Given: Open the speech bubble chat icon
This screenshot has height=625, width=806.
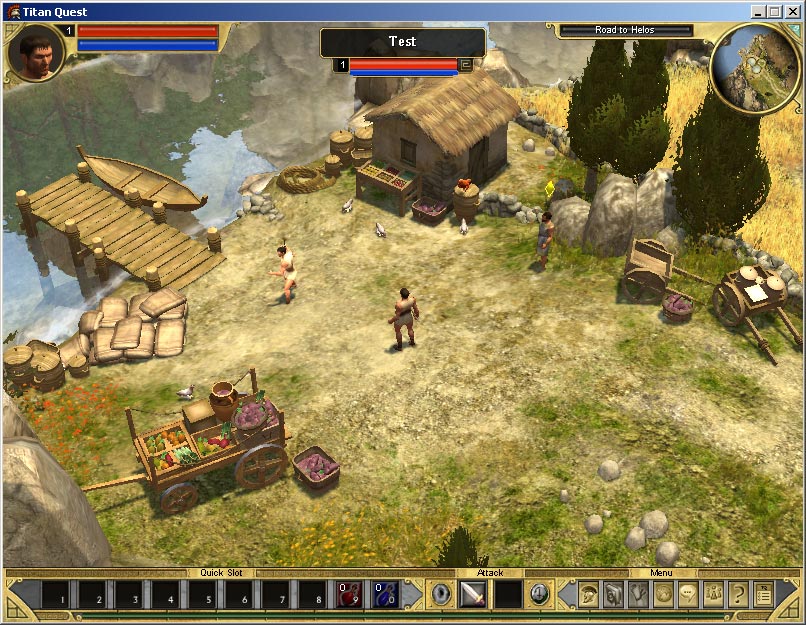Looking at the screenshot, I should click(x=688, y=594).
